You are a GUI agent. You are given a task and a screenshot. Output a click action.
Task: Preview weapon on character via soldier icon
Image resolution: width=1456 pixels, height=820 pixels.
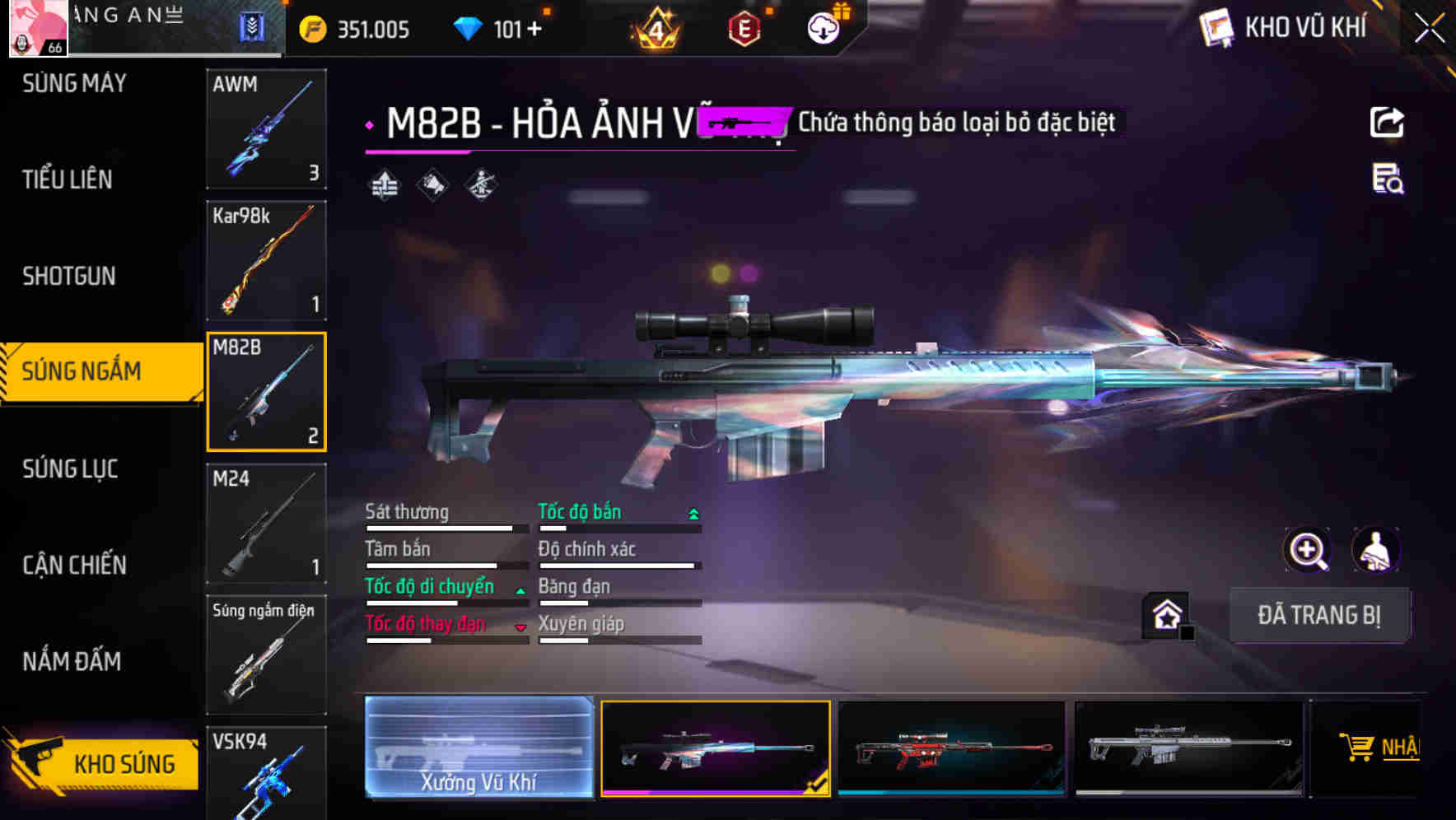(x=1375, y=550)
